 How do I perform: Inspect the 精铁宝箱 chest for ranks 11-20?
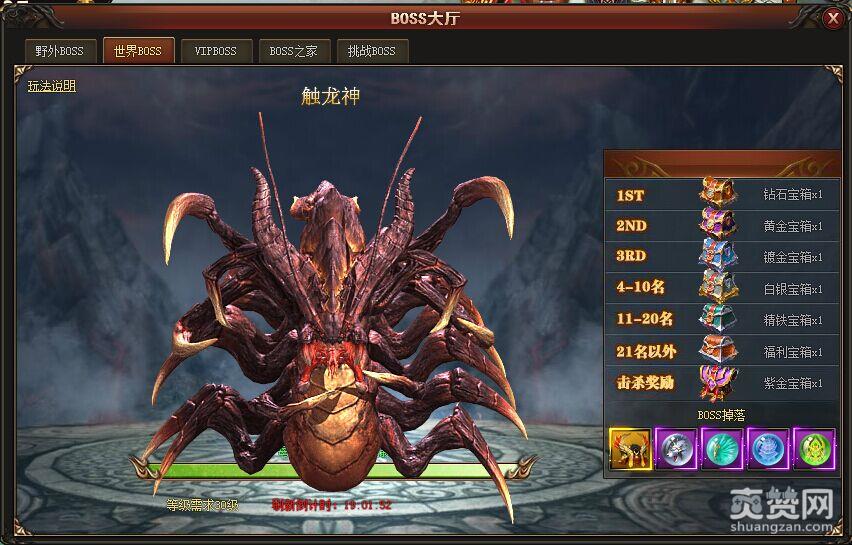point(718,319)
